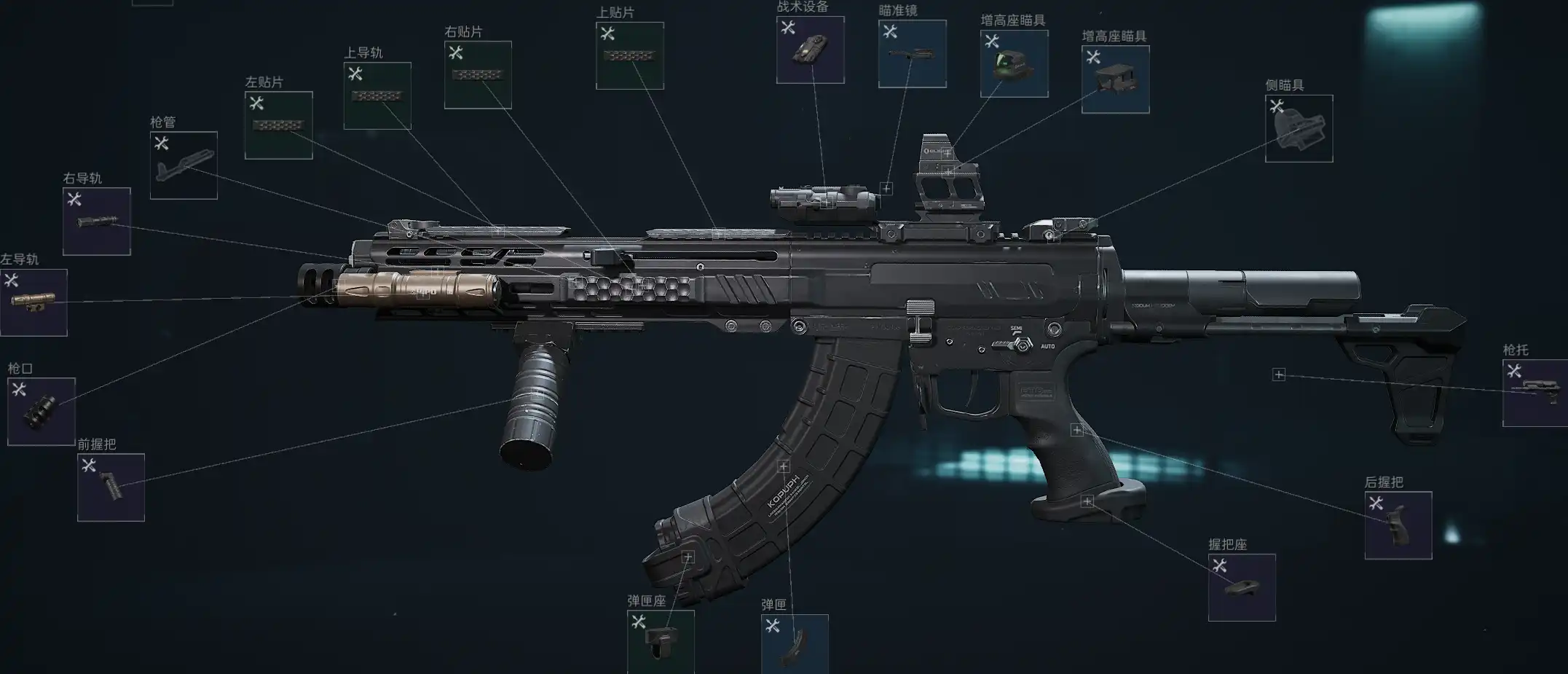This screenshot has width=1568, height=674.
Task: Choose the 右贴片 right panel slot
Action: [x=478, y=75]
